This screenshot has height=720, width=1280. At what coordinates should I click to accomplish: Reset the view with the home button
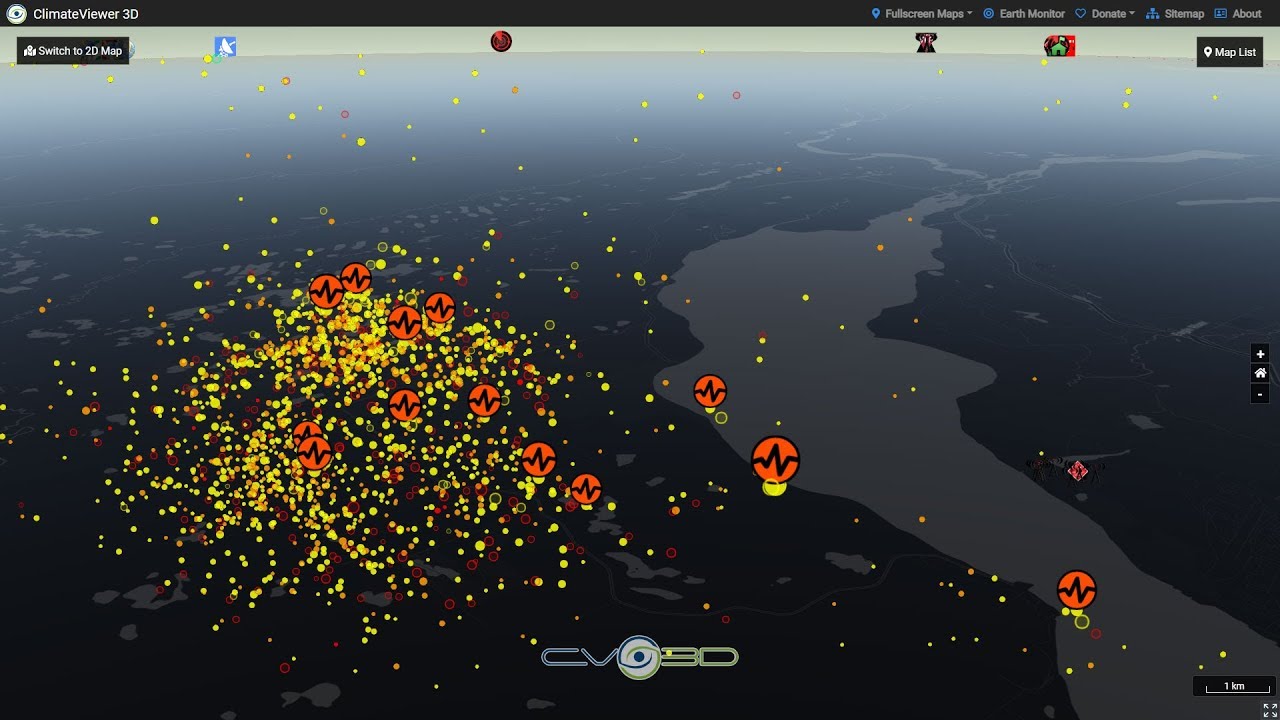(1260, 374)
